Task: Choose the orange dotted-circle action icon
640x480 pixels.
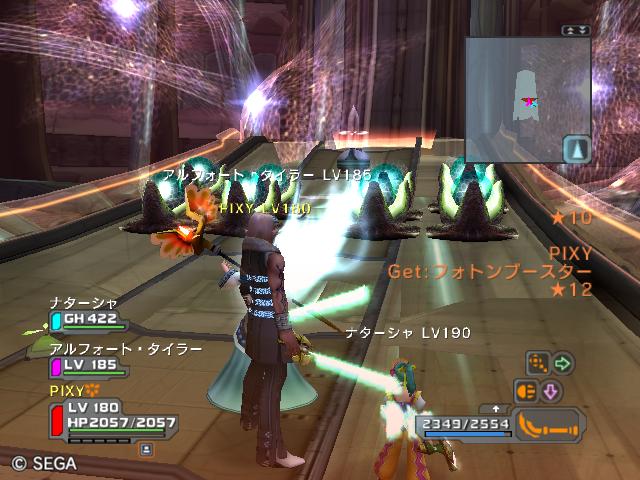Action: 538,363
